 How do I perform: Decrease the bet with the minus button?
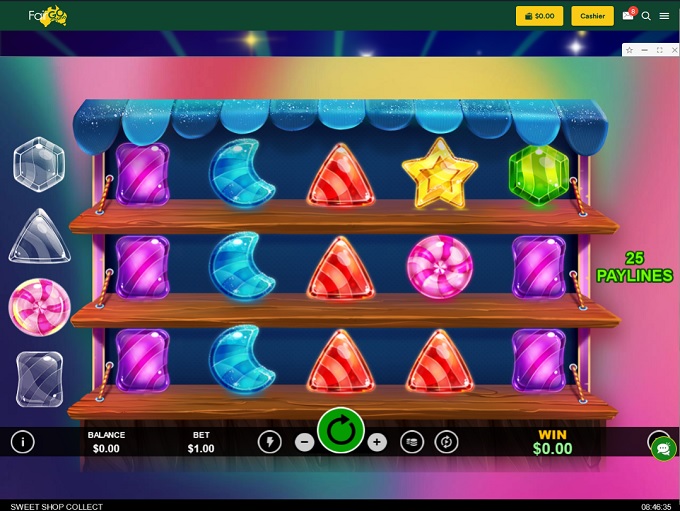coord(305,442)
